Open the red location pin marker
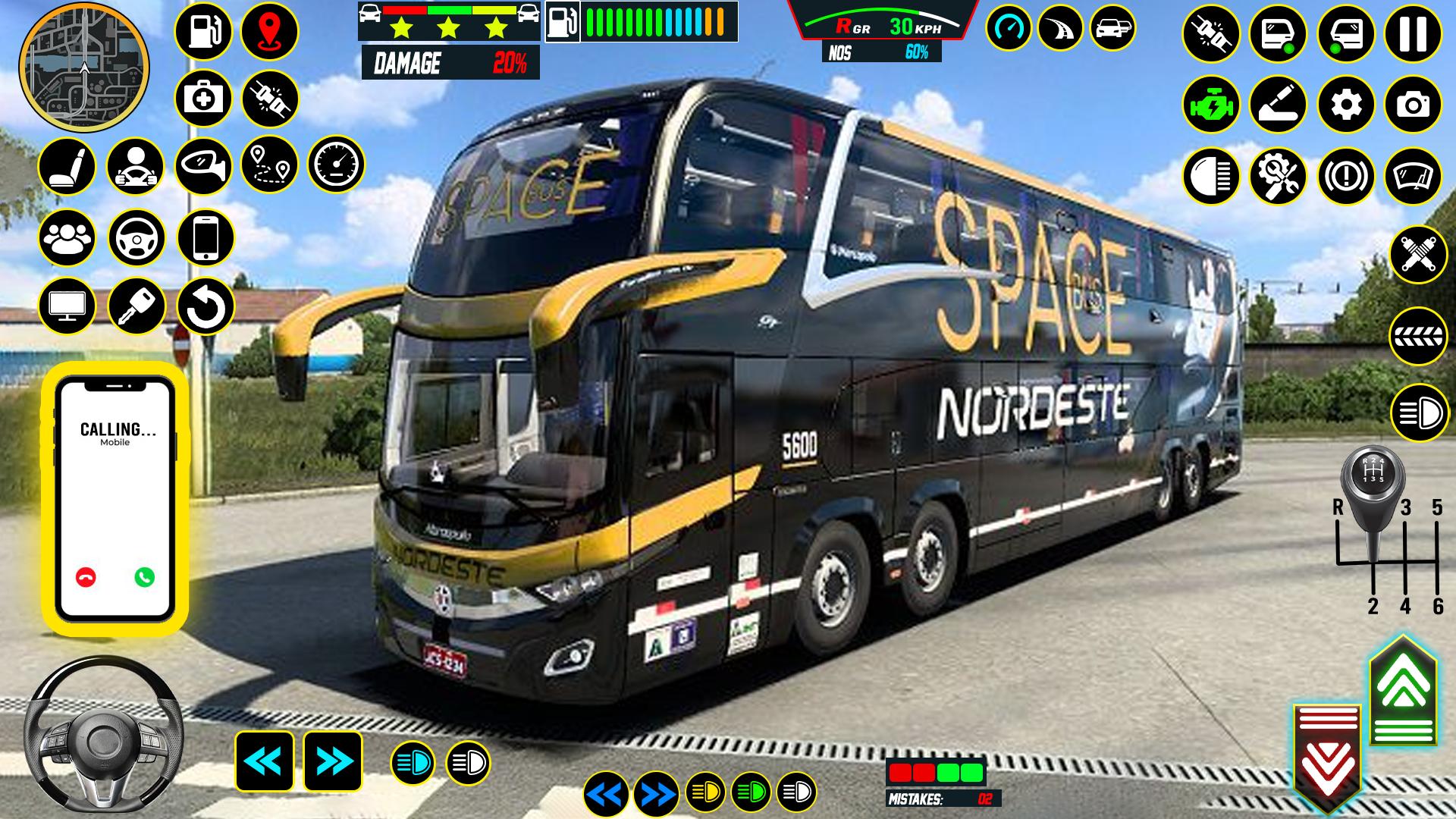Image resolution: width=1456 pixels, height=819 pixels. pos(270,32)
